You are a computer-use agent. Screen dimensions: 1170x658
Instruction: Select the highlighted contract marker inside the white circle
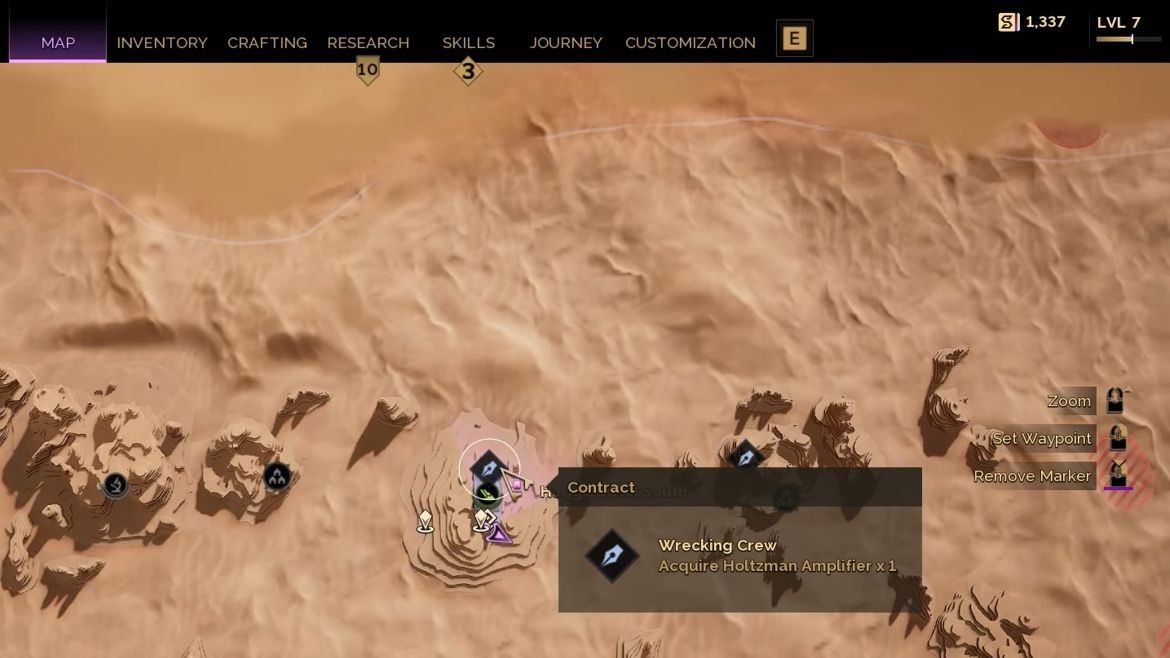[488, 467]
